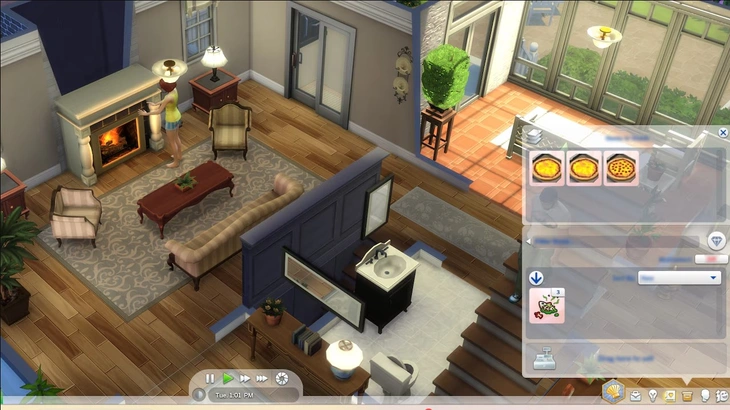Toggle the inventory box tab
The image size is (730, 410).
[x=686, y=396]
